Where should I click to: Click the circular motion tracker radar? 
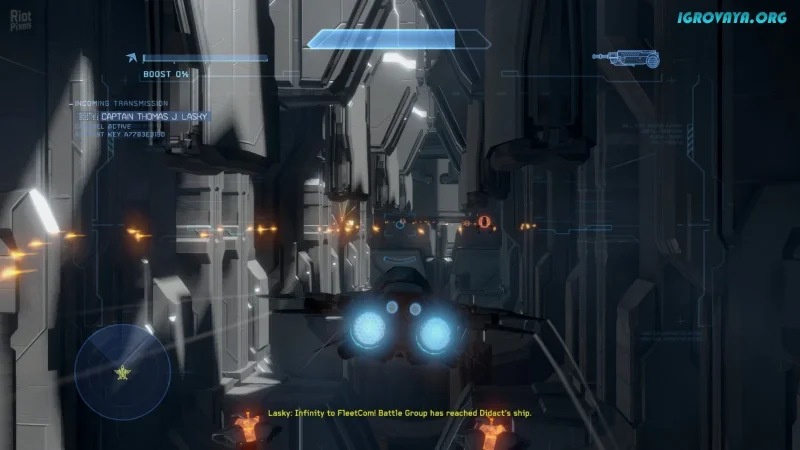point(122,373)
